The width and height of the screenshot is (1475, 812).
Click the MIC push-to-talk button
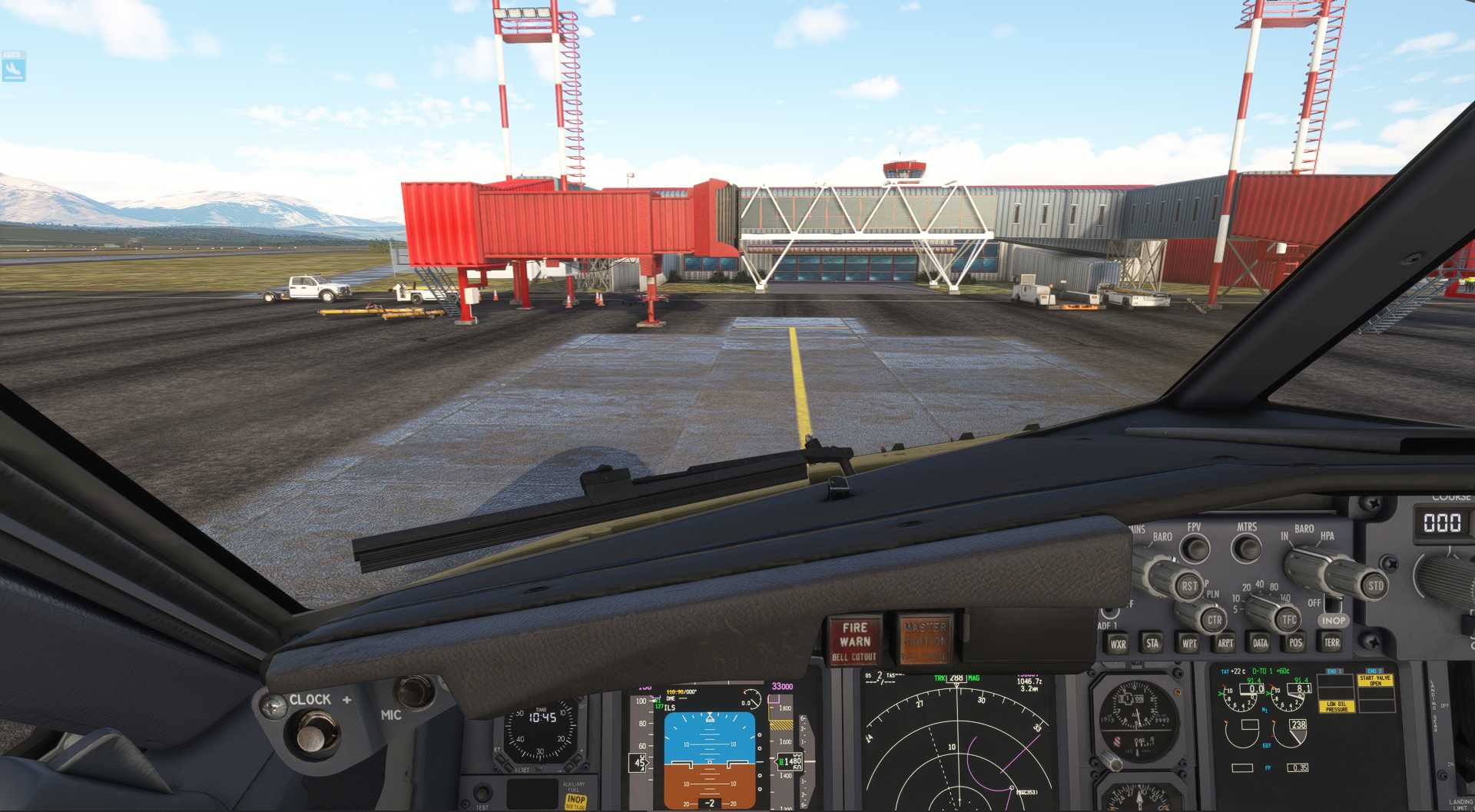click(415, 691)
